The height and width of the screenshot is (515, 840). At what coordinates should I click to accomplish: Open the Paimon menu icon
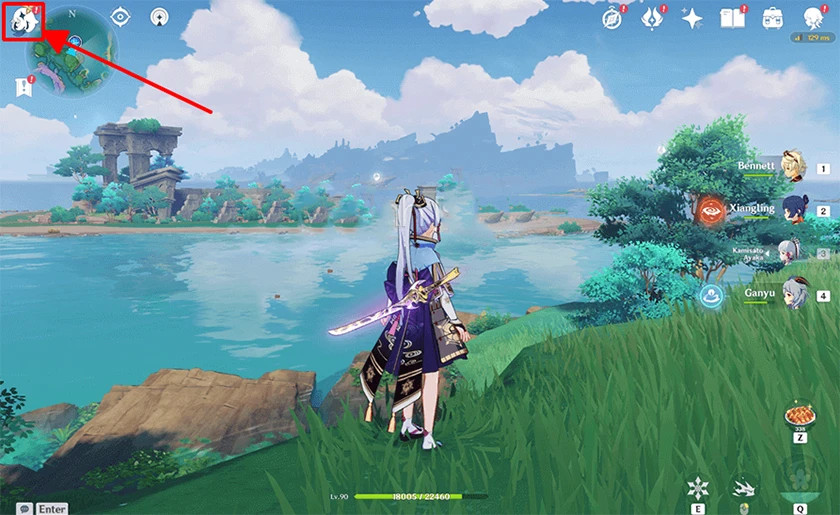click(23, 20)
